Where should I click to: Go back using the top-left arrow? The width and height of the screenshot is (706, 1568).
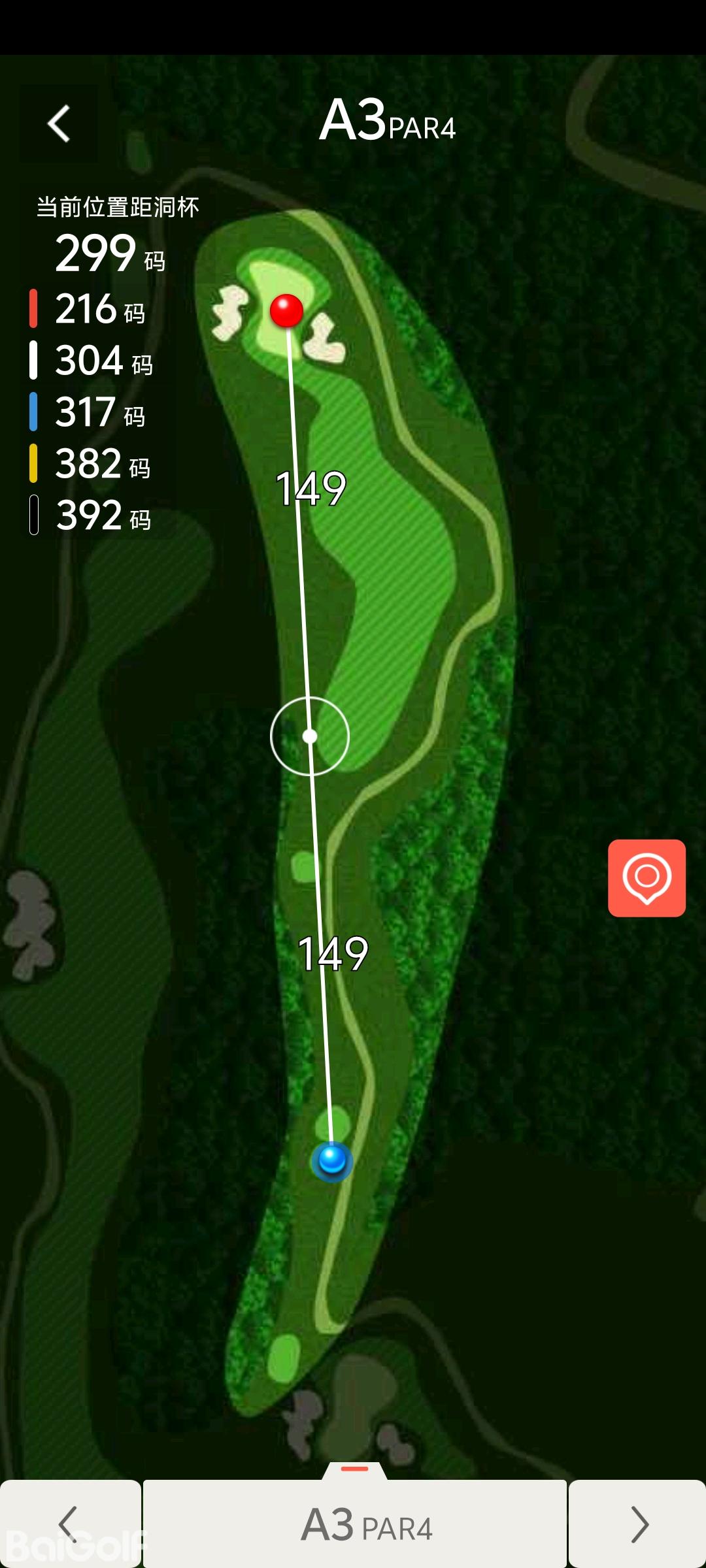coord(59,123)
